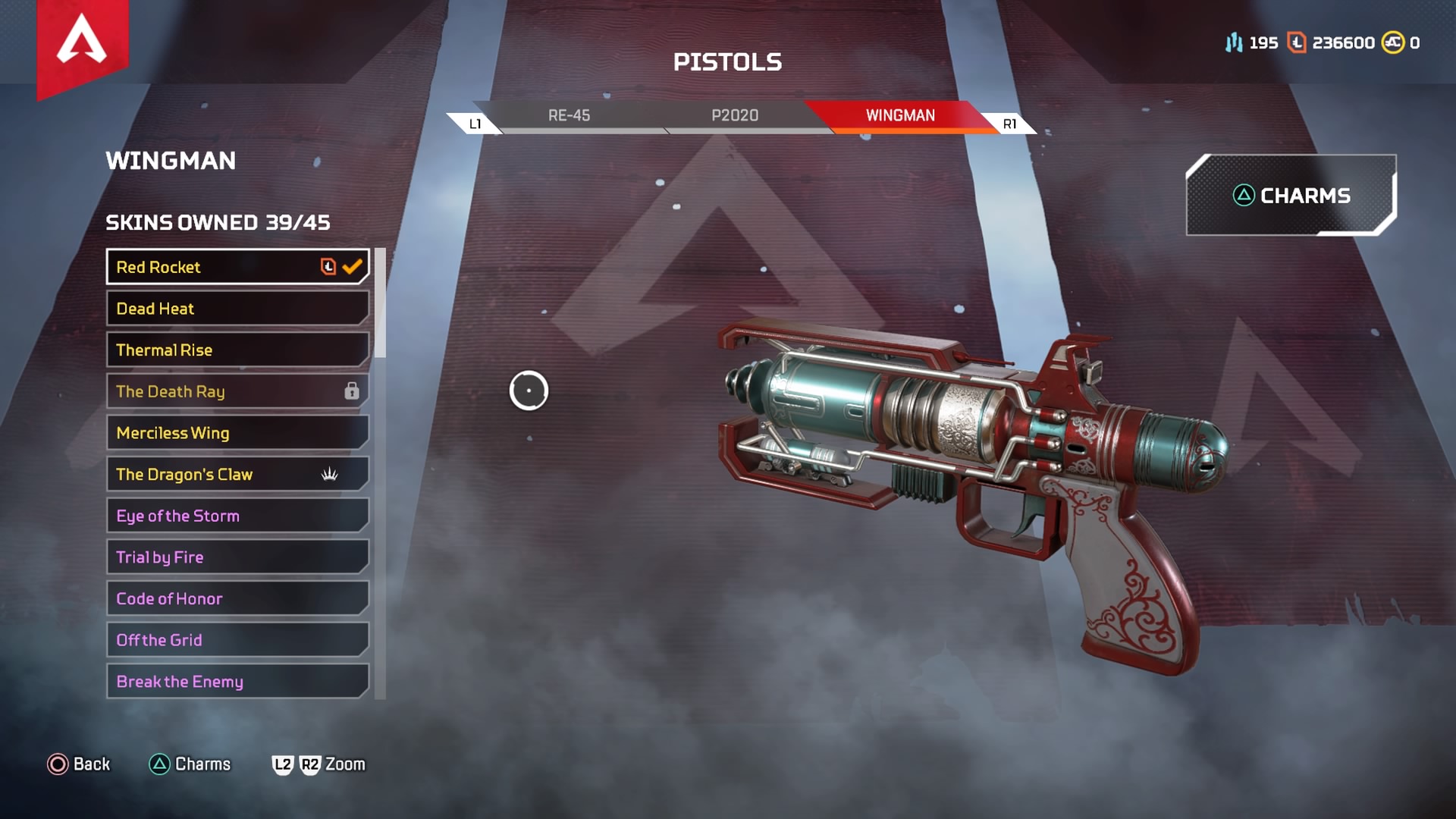Choose the Code of Honor skin
The width and height of the screenshot is (1456, 819).
(237, 598)
